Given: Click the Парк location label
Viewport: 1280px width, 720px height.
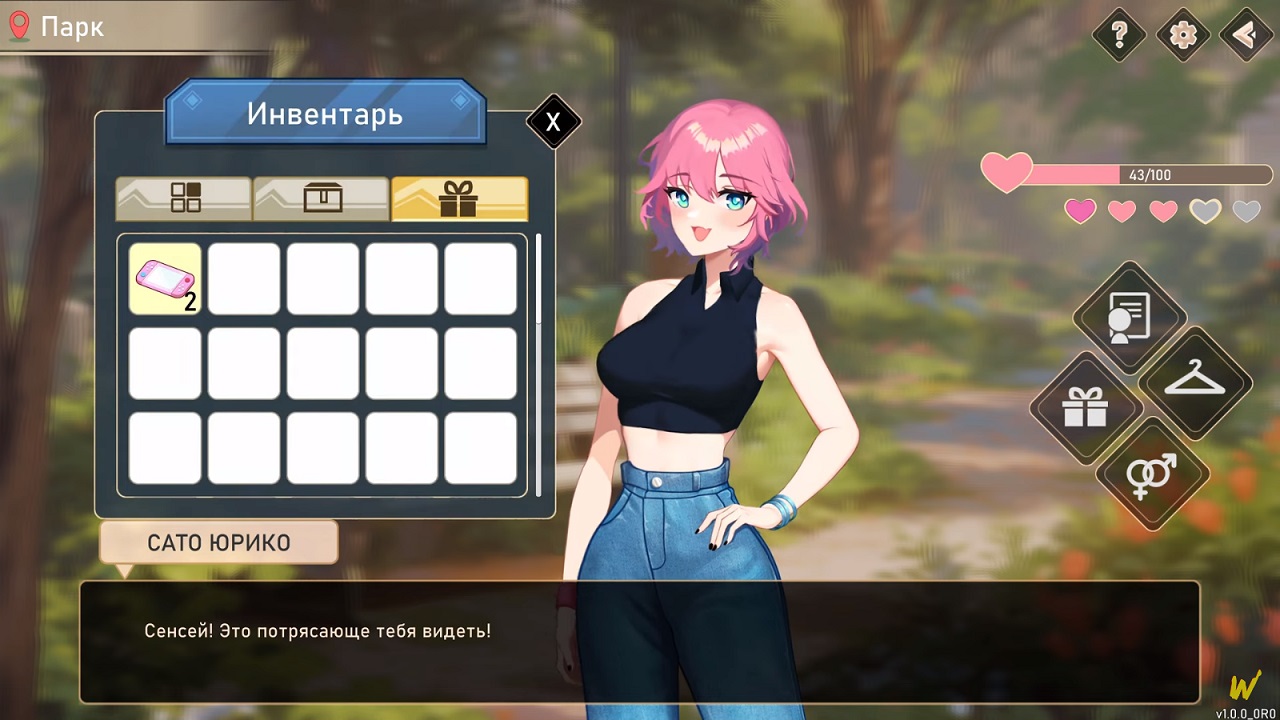Looking at the screenshot, I should [x=72, y=27].
